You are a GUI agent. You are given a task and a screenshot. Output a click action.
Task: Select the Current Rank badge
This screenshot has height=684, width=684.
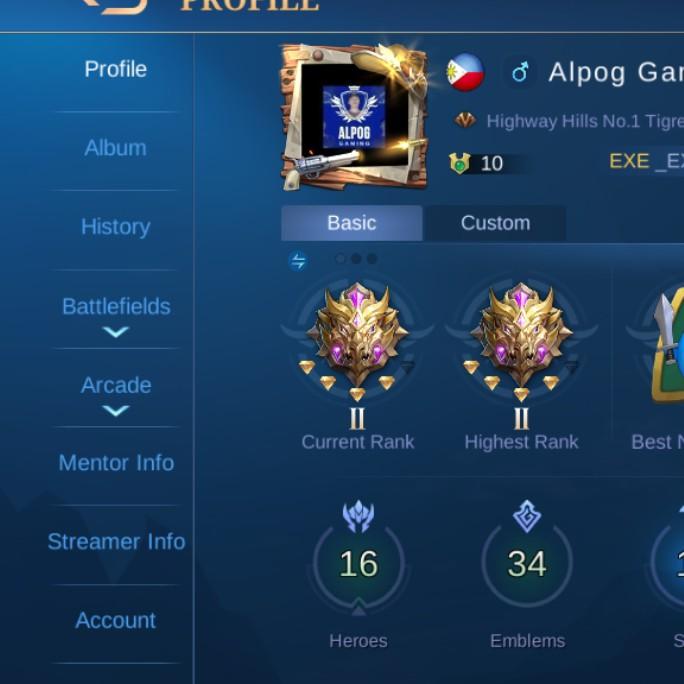(x=357, y=340)
